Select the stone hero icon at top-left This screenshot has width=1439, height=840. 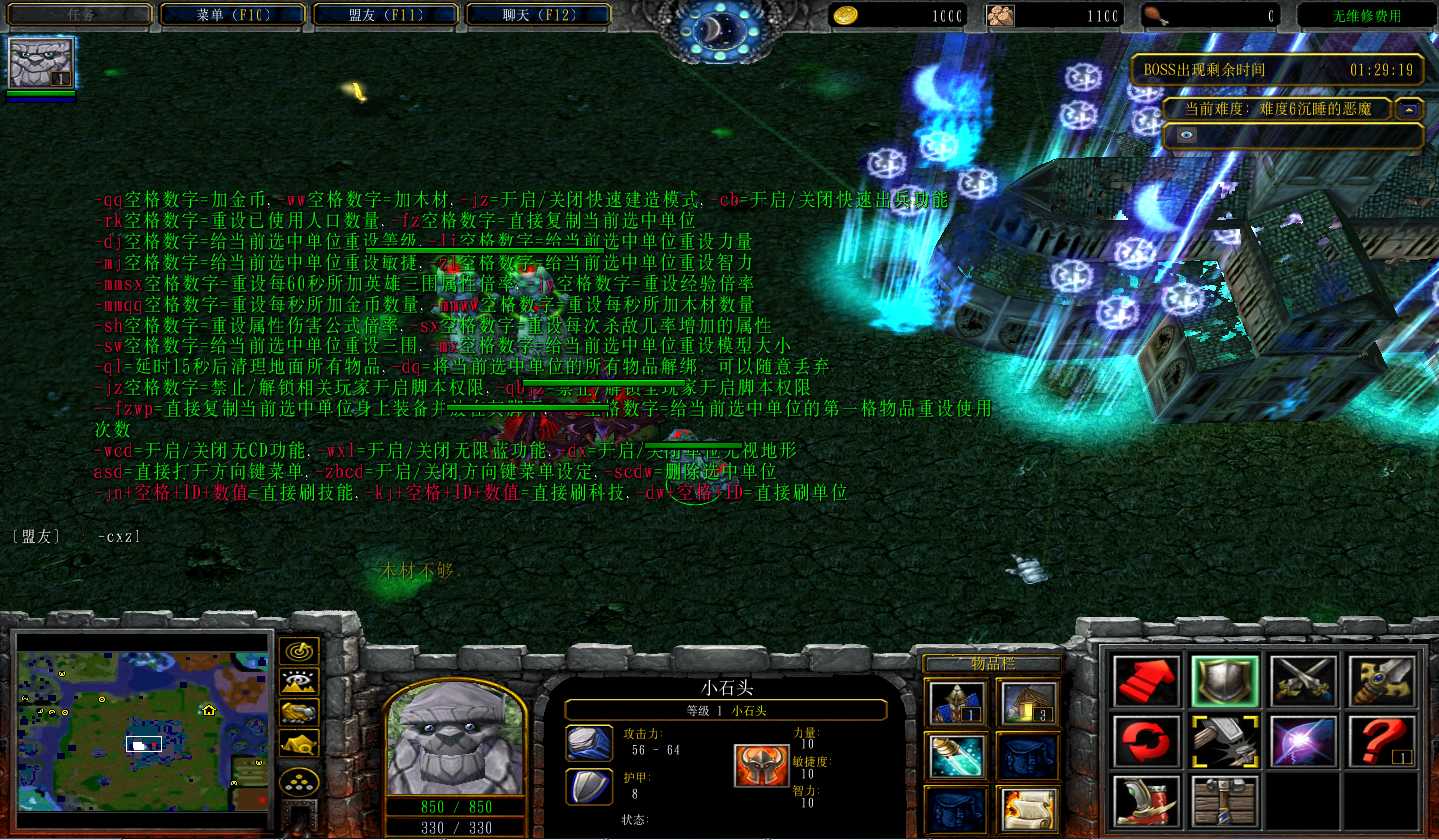[41, 63]
